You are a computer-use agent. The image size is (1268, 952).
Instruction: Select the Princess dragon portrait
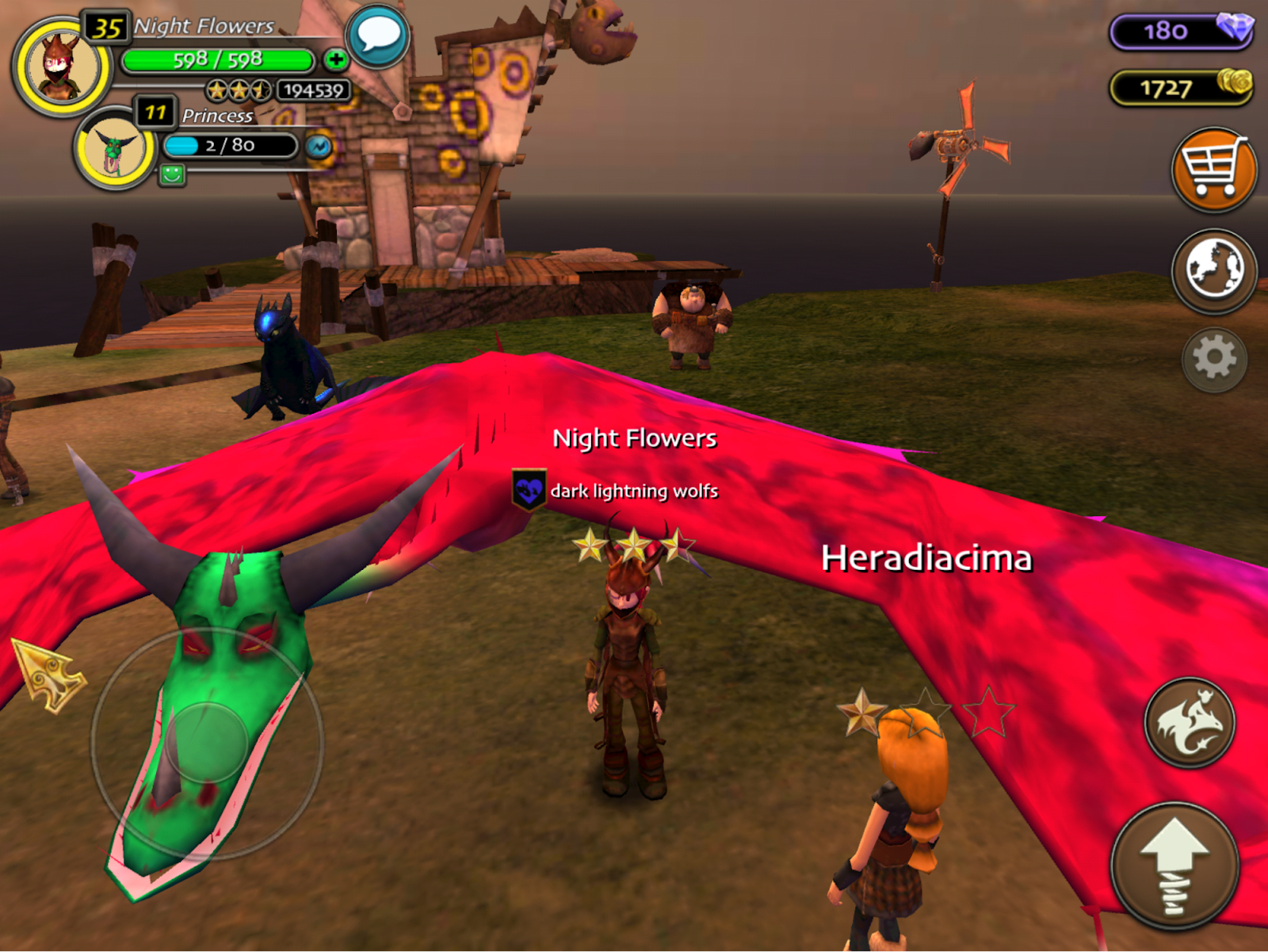[115, 147]
